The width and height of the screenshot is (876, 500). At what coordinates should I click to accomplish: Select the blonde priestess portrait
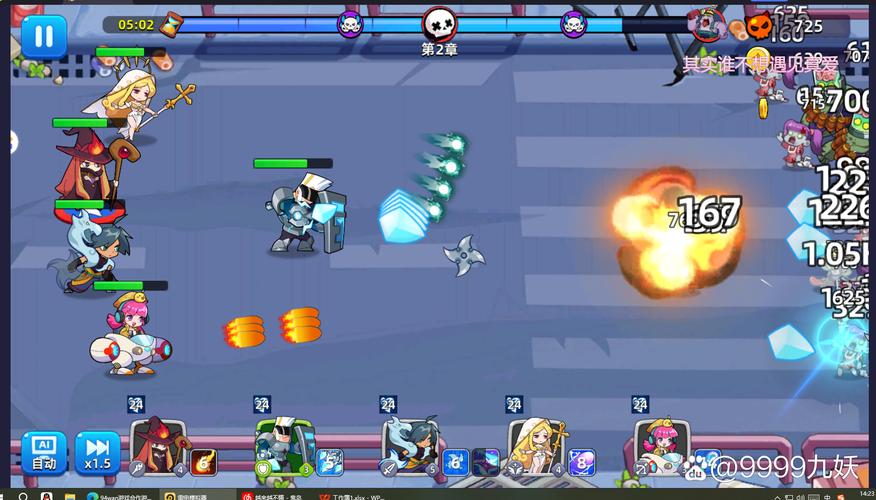click(x=536, y=446)
